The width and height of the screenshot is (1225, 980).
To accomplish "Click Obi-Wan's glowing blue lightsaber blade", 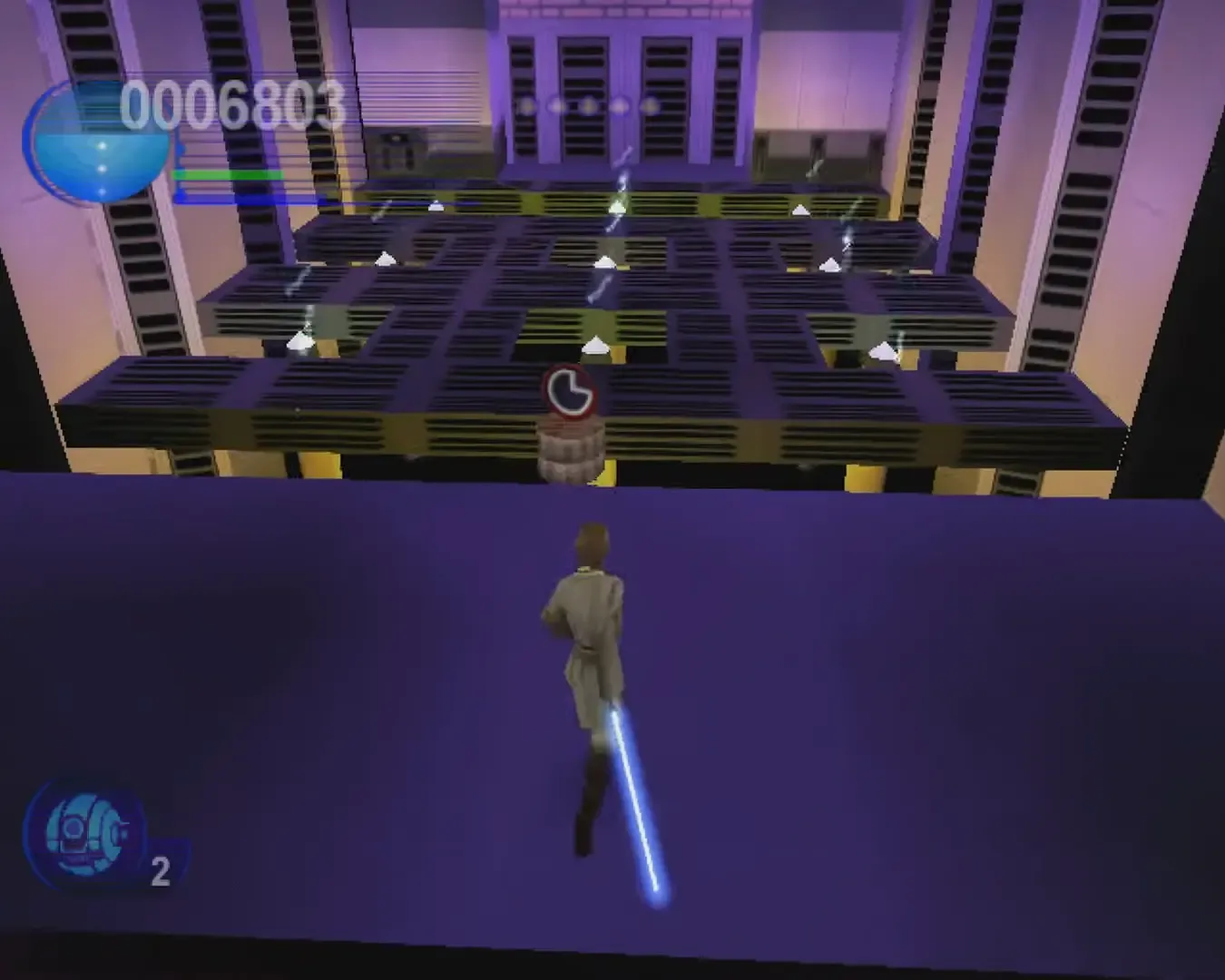I will [635, 799].
